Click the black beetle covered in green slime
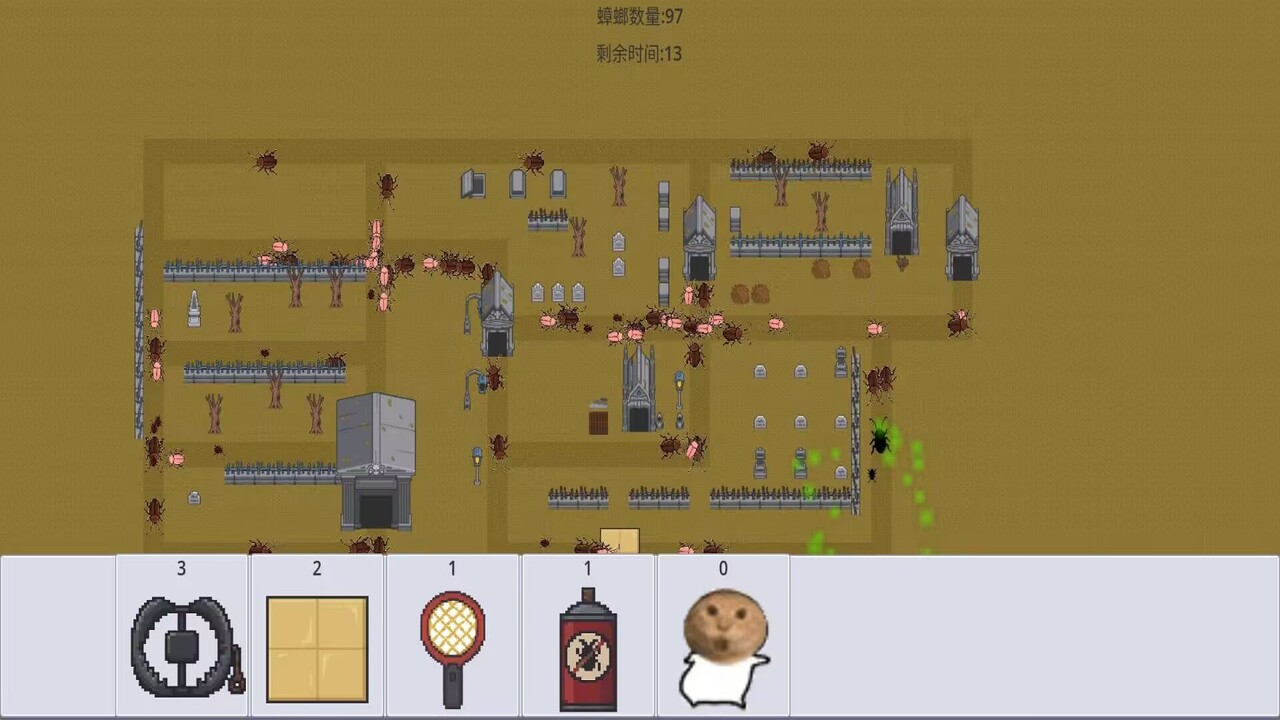The image size is (1280, 720). [879, 440]
